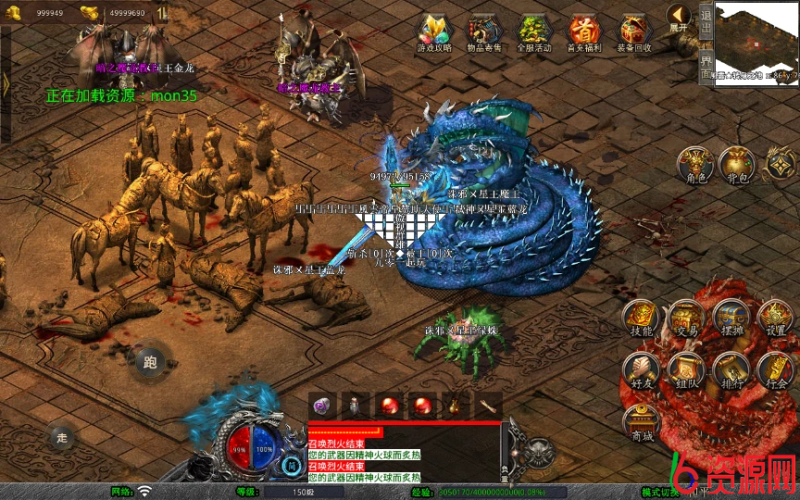Open the 角色 character sheet
800x500 pixels.
[x=695, y=165]
